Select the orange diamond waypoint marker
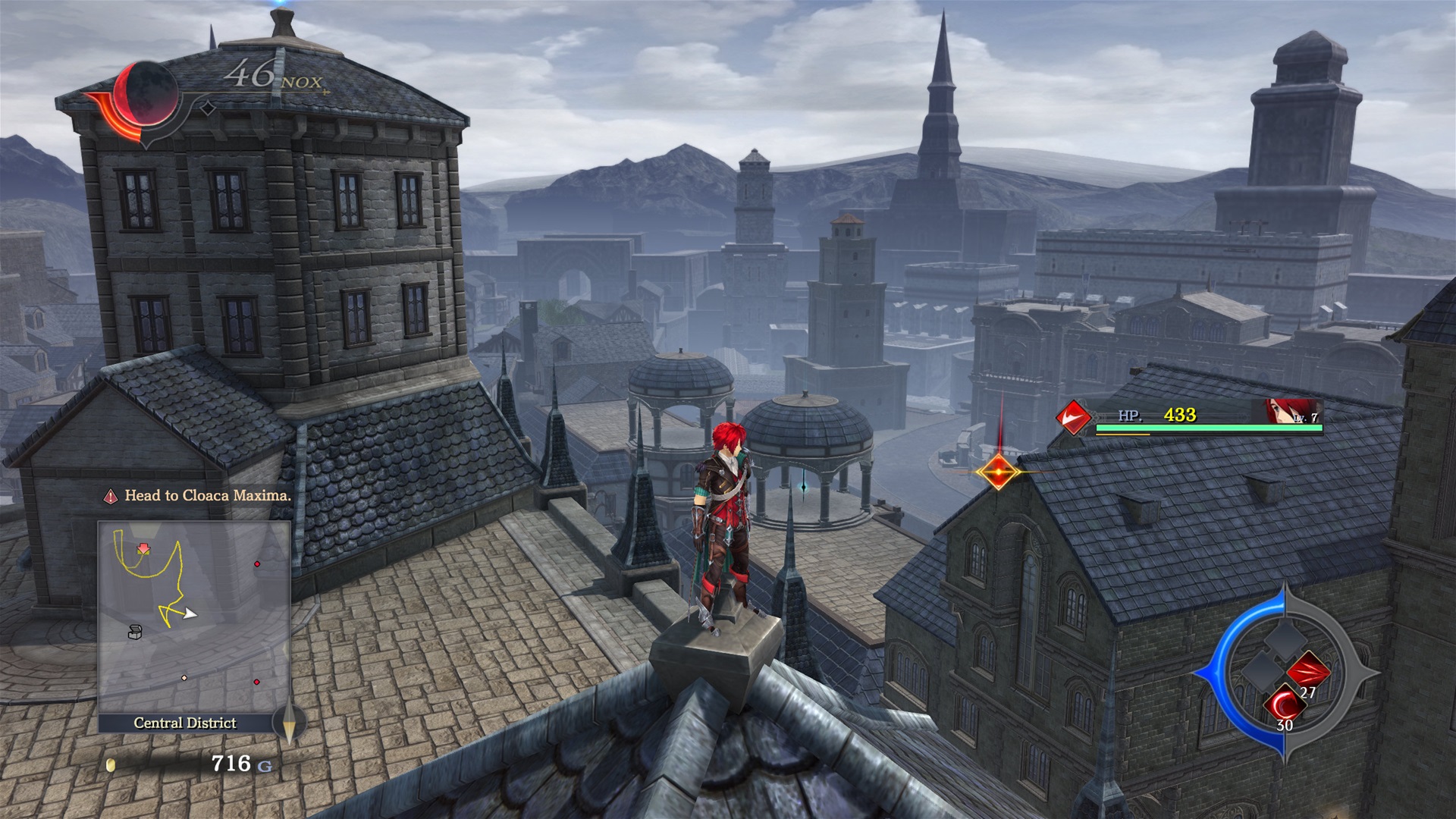Screen dimensions: 1456x819 [x=998, y=472]
